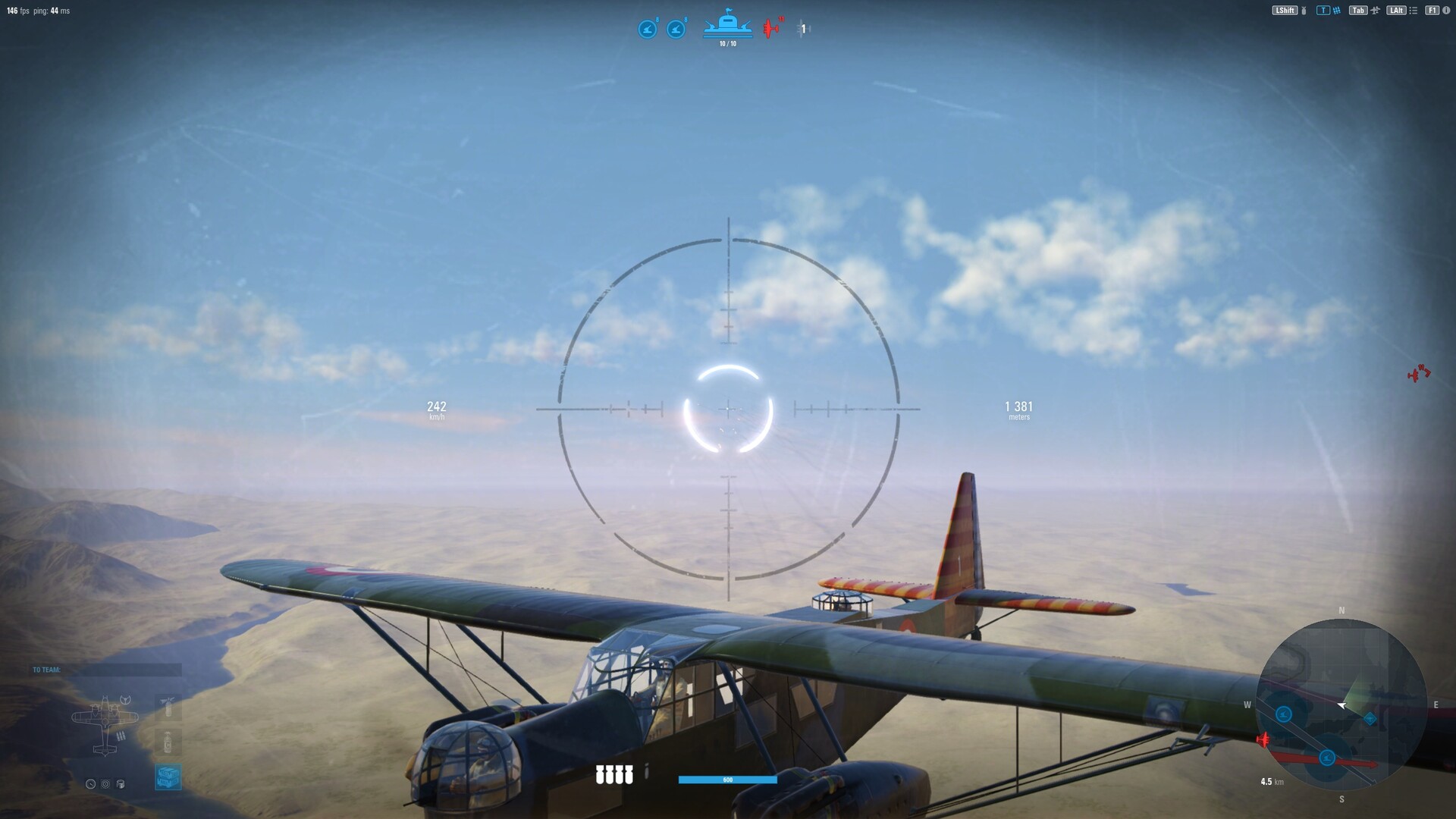Click the blue 600 progress bar at bottom center

click(728, 779)
